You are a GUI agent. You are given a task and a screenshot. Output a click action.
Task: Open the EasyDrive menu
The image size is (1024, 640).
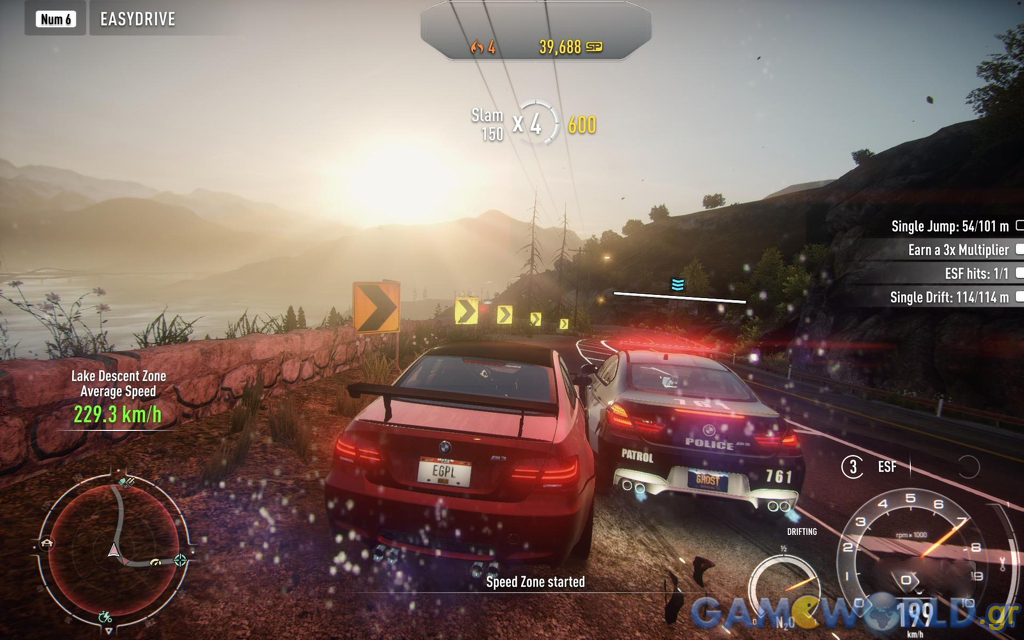point(137,19)
